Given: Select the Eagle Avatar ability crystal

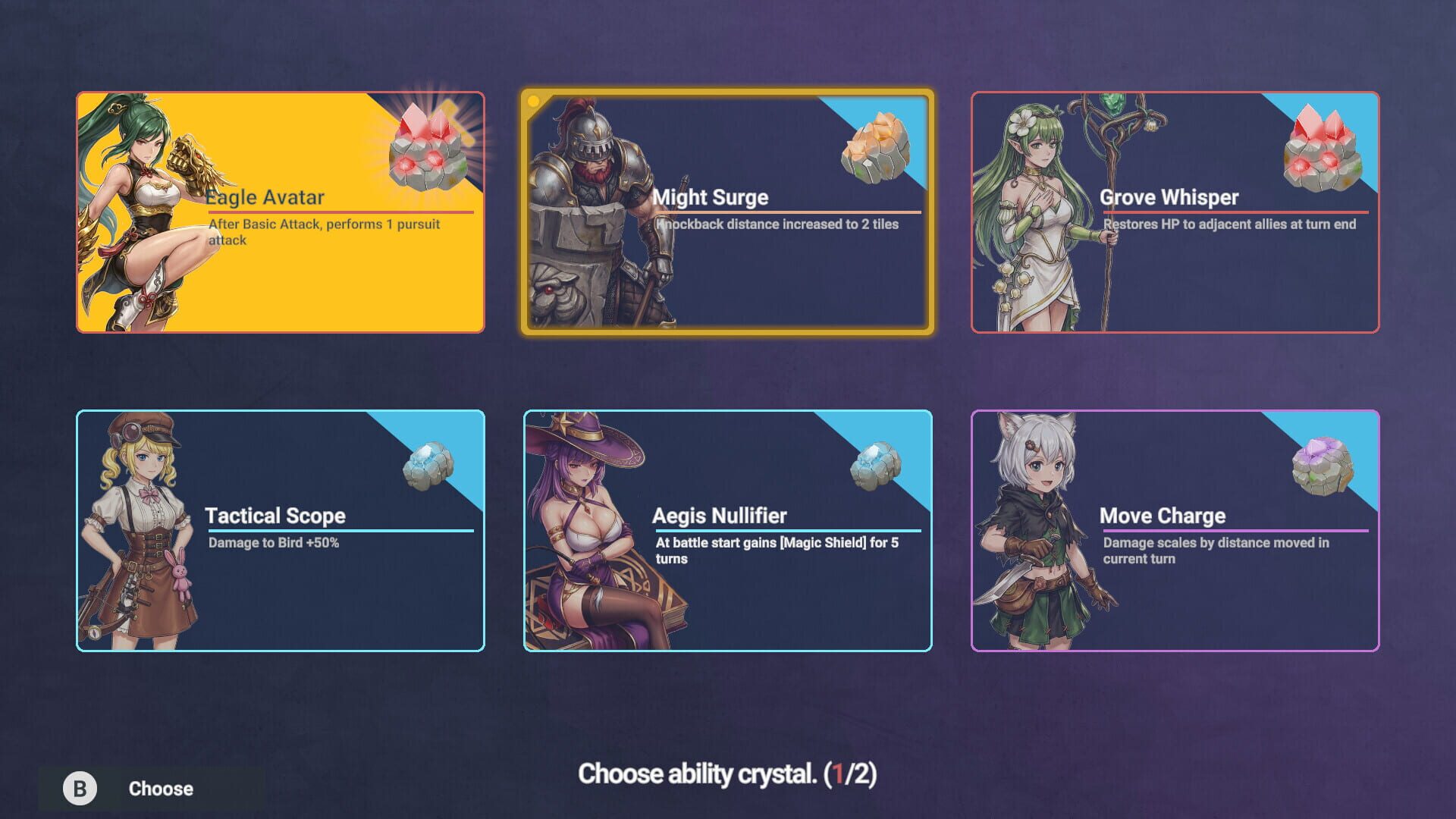Looking at the screenshot, I should (x=281, y=212).
